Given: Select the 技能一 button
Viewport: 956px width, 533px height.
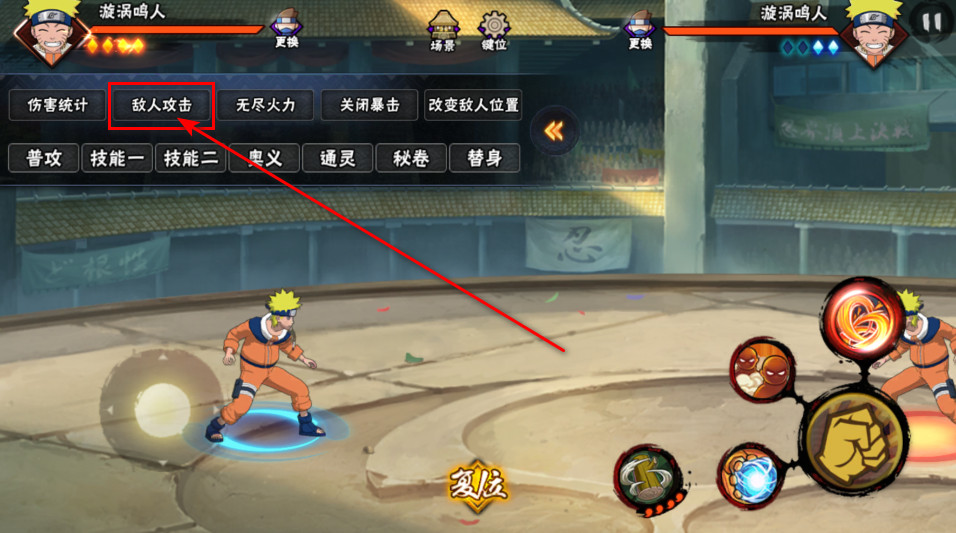Looking at the screenshot, I should click(x=117, y=158).
